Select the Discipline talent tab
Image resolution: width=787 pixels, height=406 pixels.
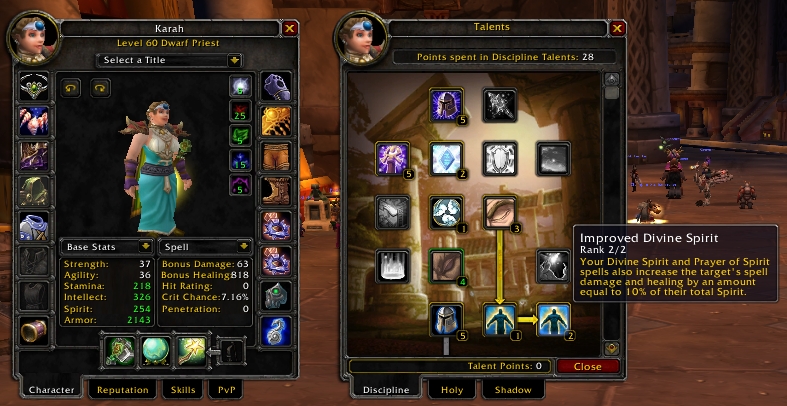click(x=385, y=390)
